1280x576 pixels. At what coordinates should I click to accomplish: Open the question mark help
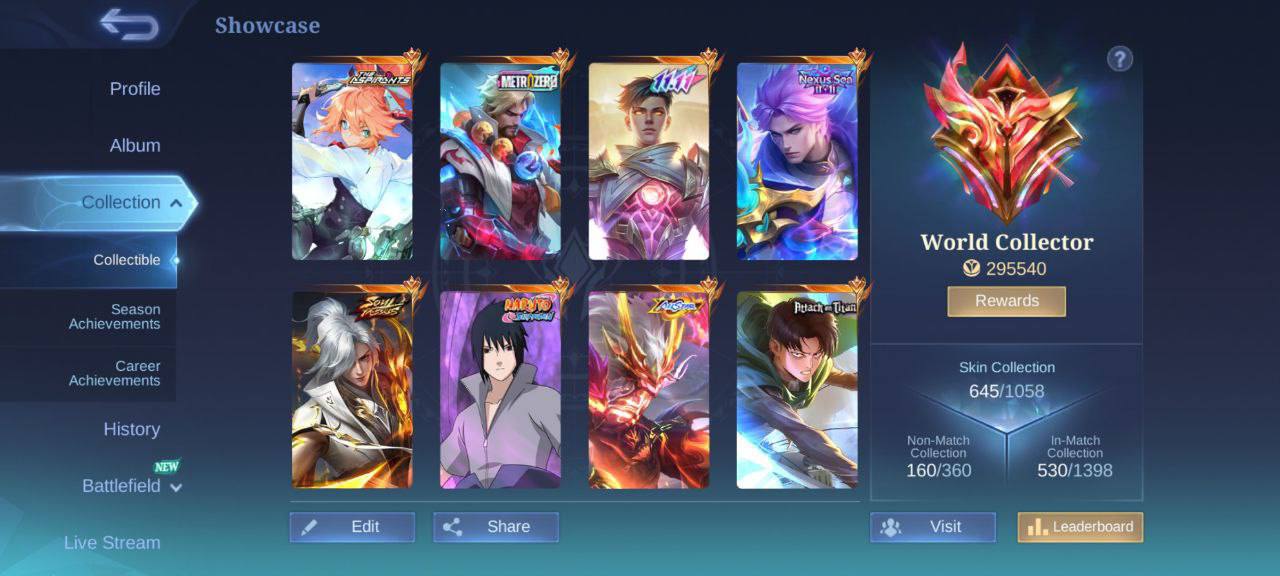point(1119,59)
